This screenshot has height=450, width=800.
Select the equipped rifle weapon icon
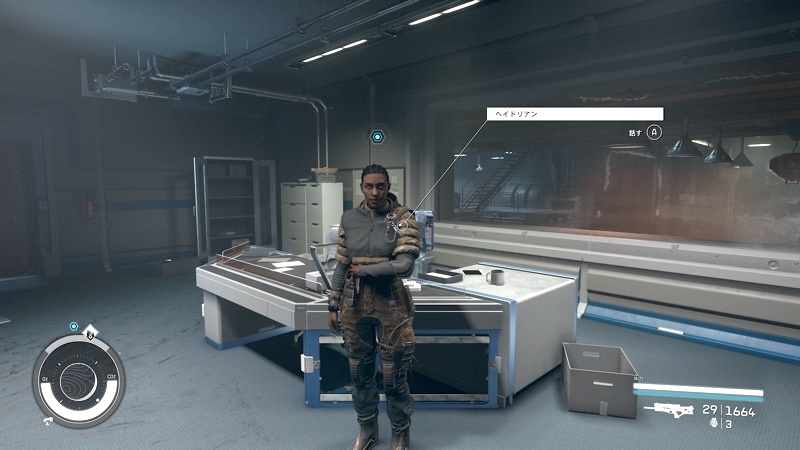(x=669, y=410)
